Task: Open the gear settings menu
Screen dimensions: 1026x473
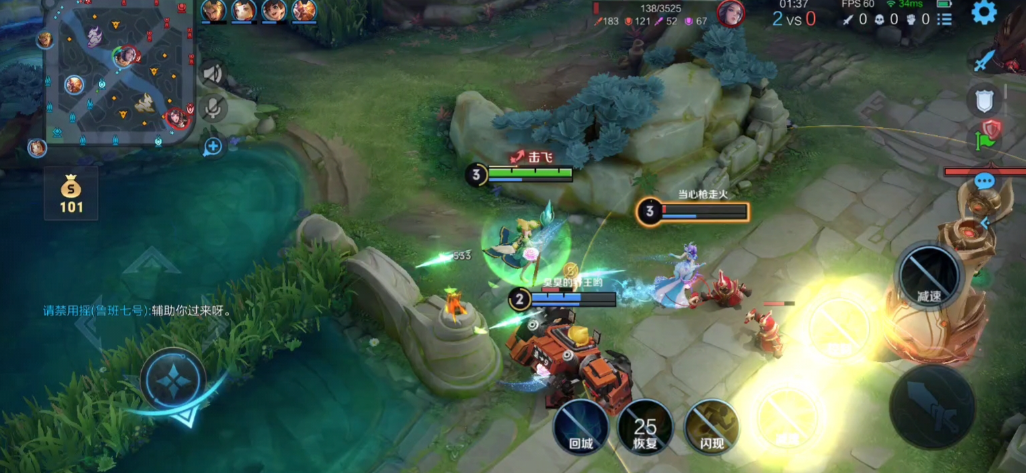Action: tap(985, 13)
